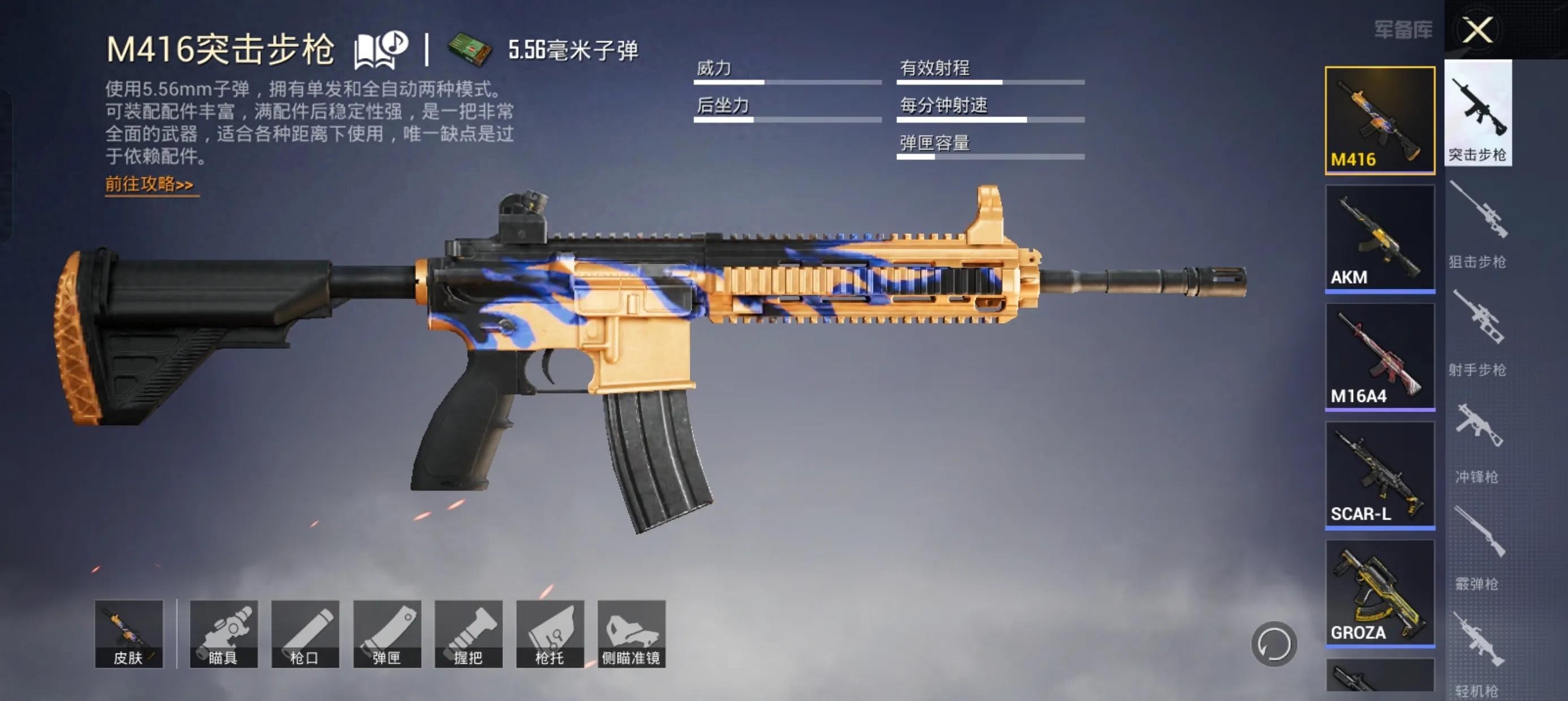
Task: Follow the 前往攻略 strategy guide link
Action: point(149,184)
